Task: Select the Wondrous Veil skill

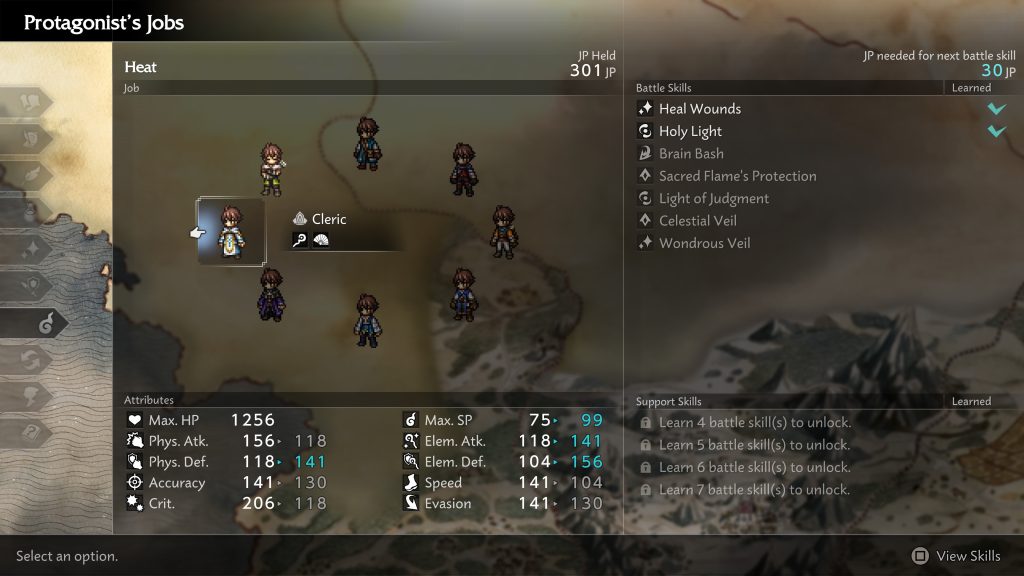Action: click(x=704, y=243)
